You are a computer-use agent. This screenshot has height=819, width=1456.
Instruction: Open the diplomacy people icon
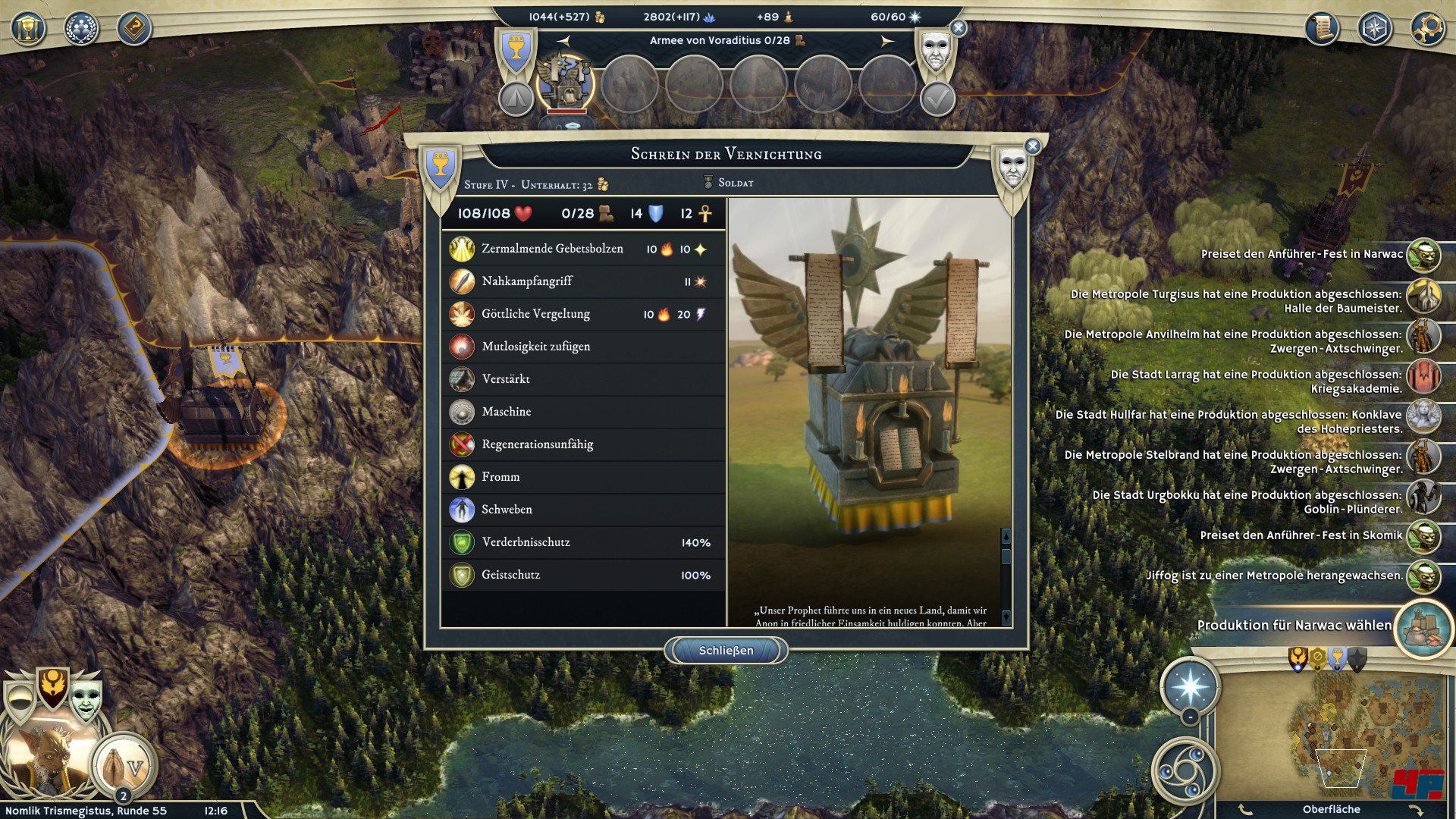[81, 29]
